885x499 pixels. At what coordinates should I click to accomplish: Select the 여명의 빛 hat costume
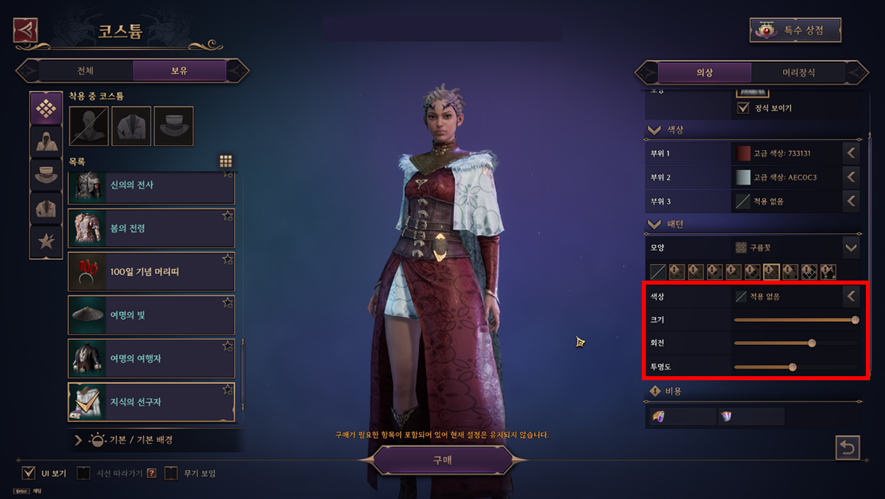click(x=151, y=314)
